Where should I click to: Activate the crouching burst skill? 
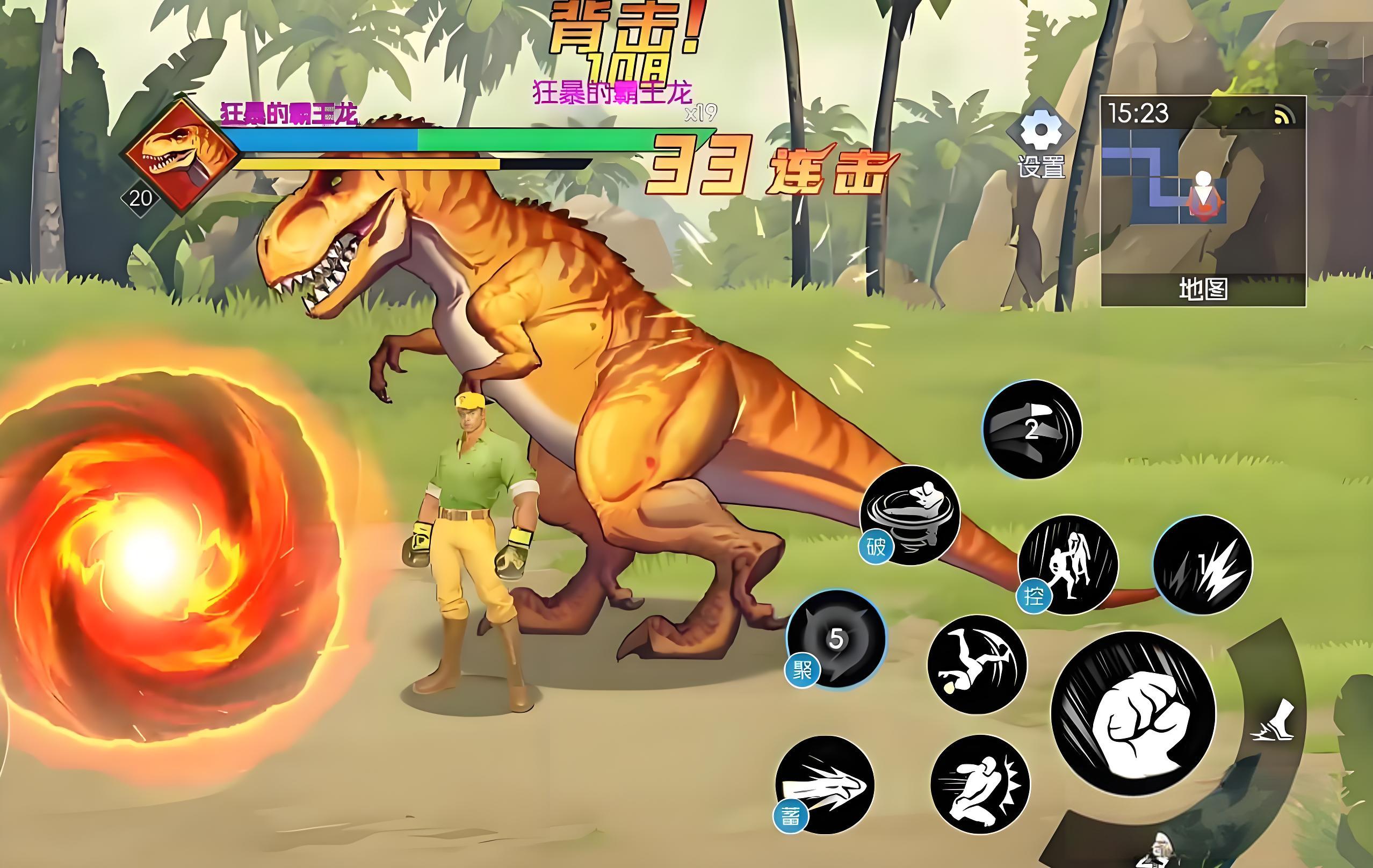980,784
